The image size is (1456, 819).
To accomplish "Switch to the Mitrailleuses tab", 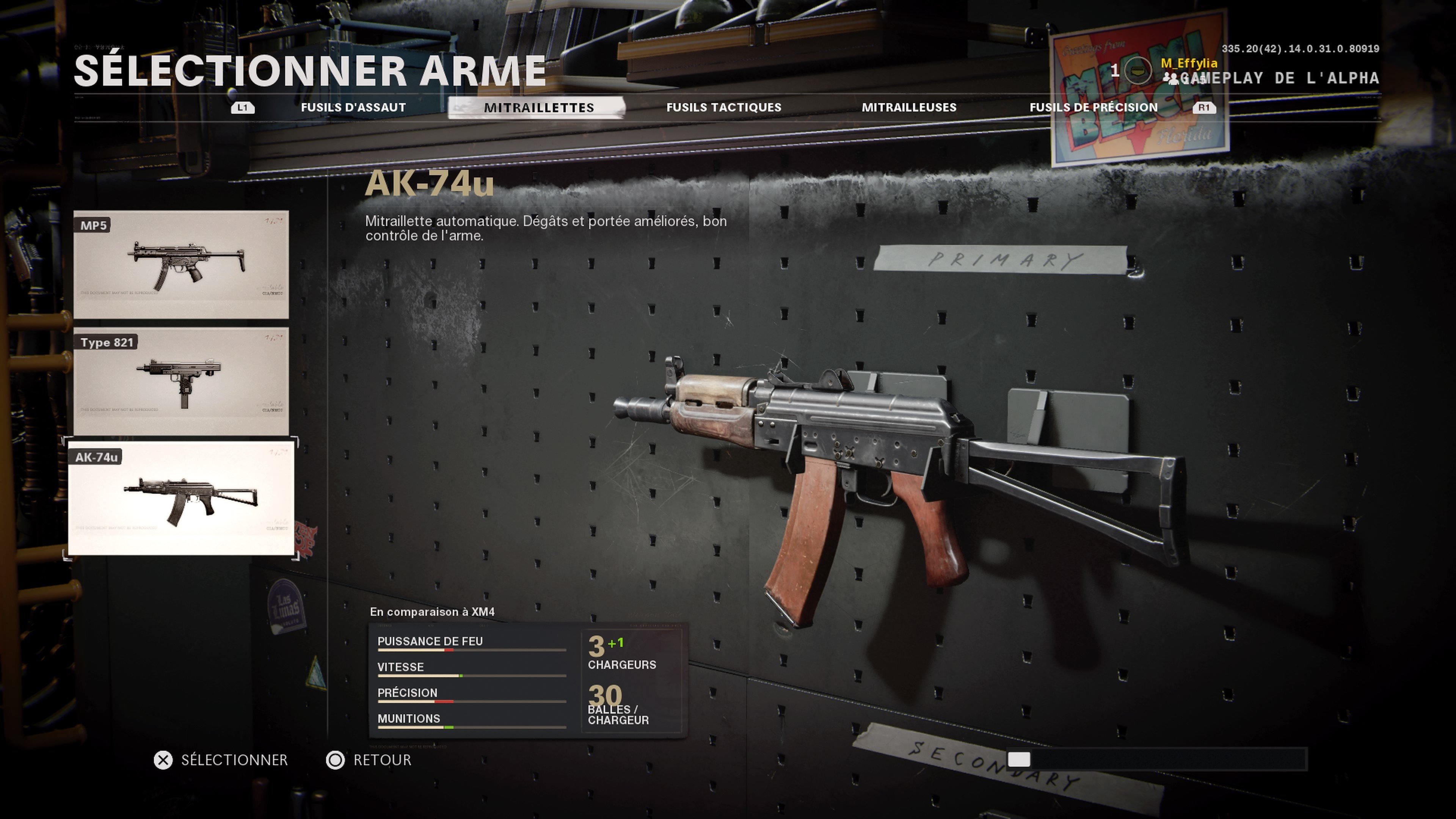I will coord(908,107).
